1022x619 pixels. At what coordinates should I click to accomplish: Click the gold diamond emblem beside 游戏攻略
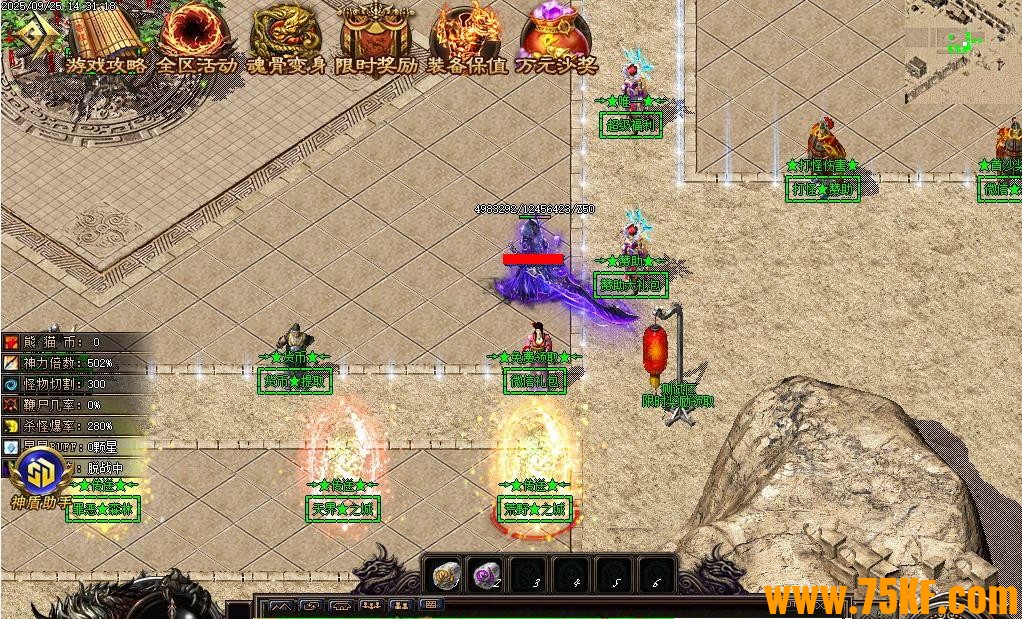click(x=34, y=36)
